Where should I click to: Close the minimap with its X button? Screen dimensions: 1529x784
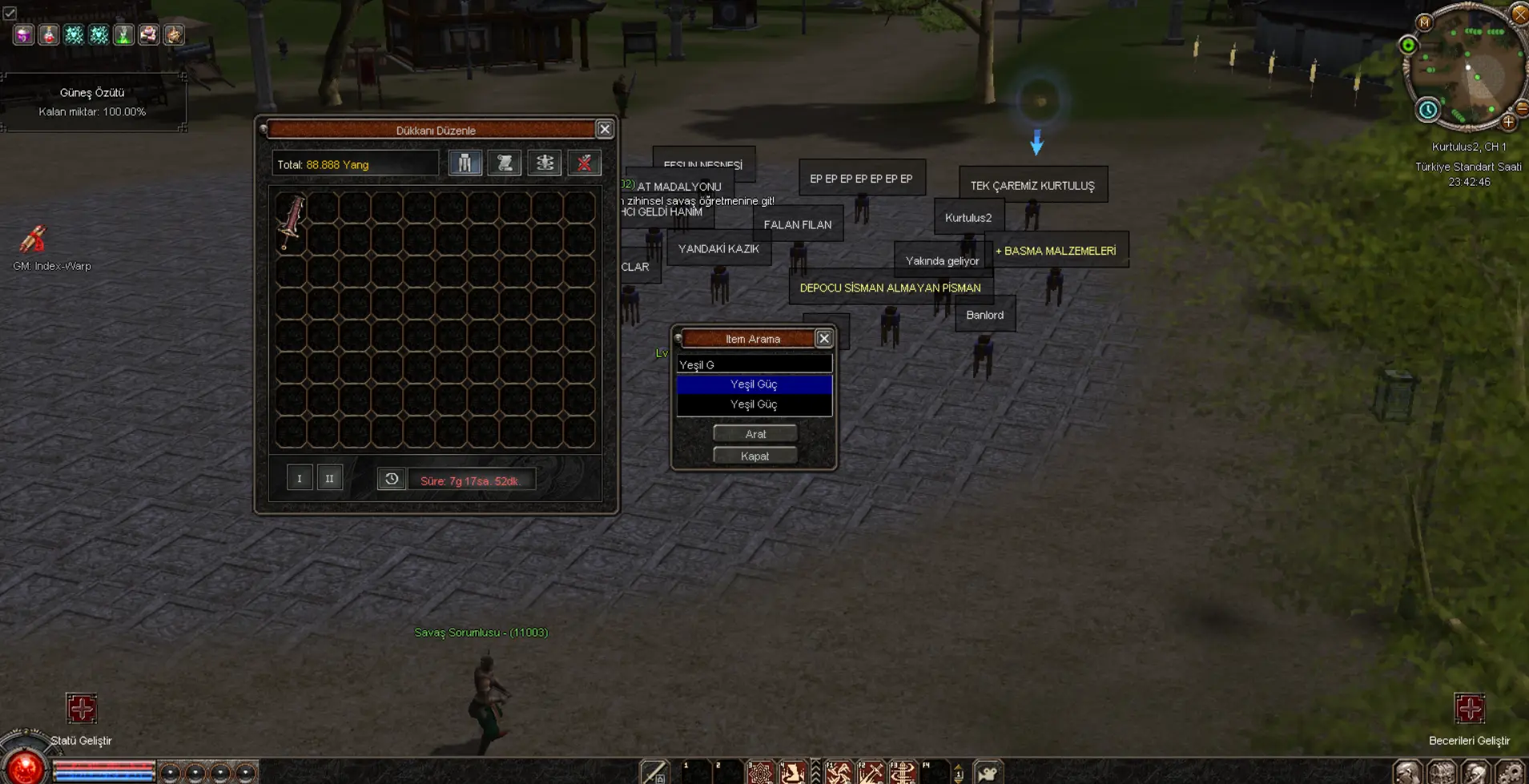pyautogui.click(x=1519, y=14)
